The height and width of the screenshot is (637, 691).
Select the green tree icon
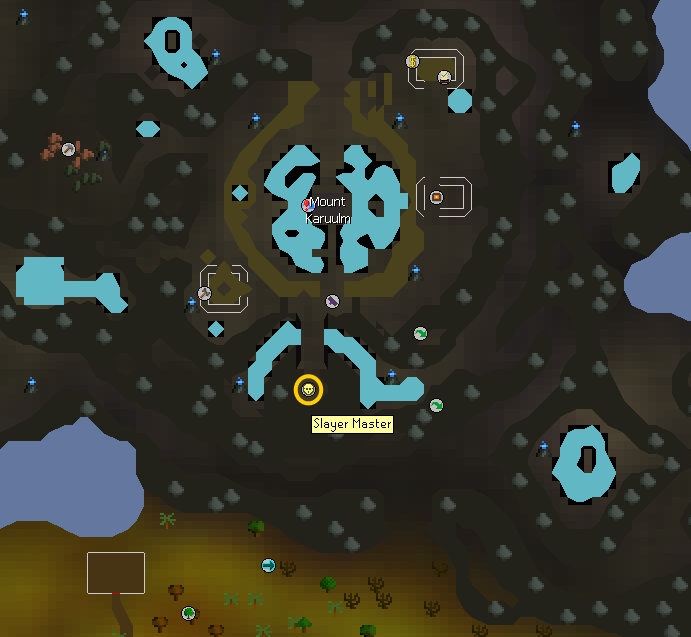tap(188, 613)
